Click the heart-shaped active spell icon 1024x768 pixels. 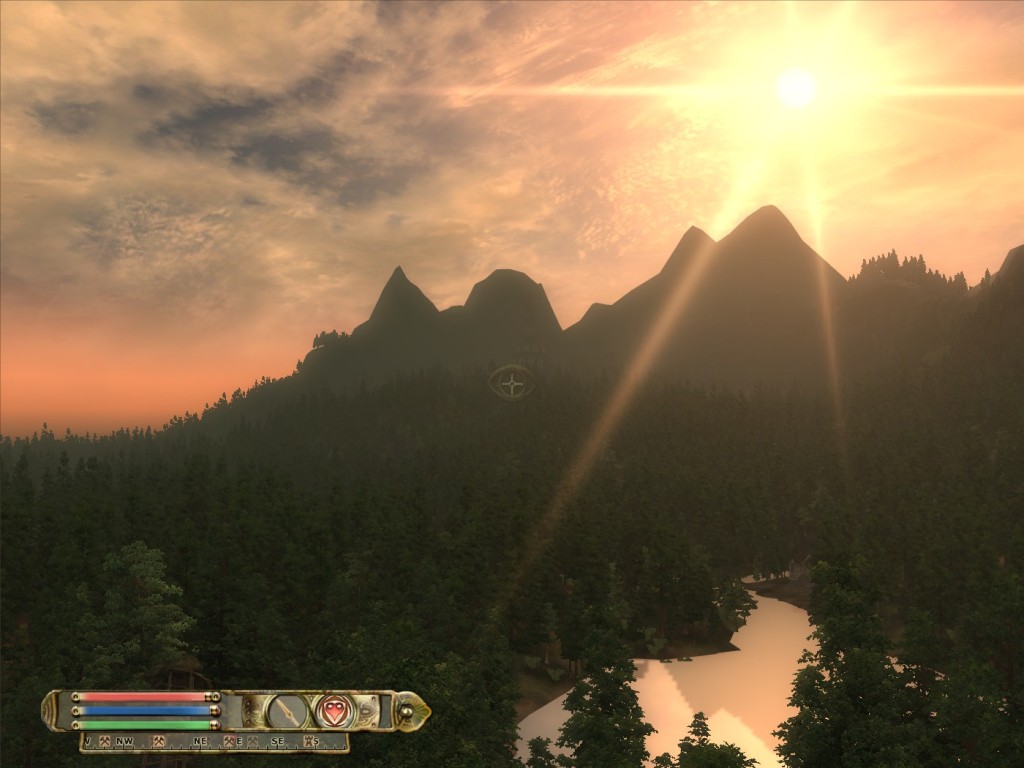pyautogui.click(x=335, y=711)
